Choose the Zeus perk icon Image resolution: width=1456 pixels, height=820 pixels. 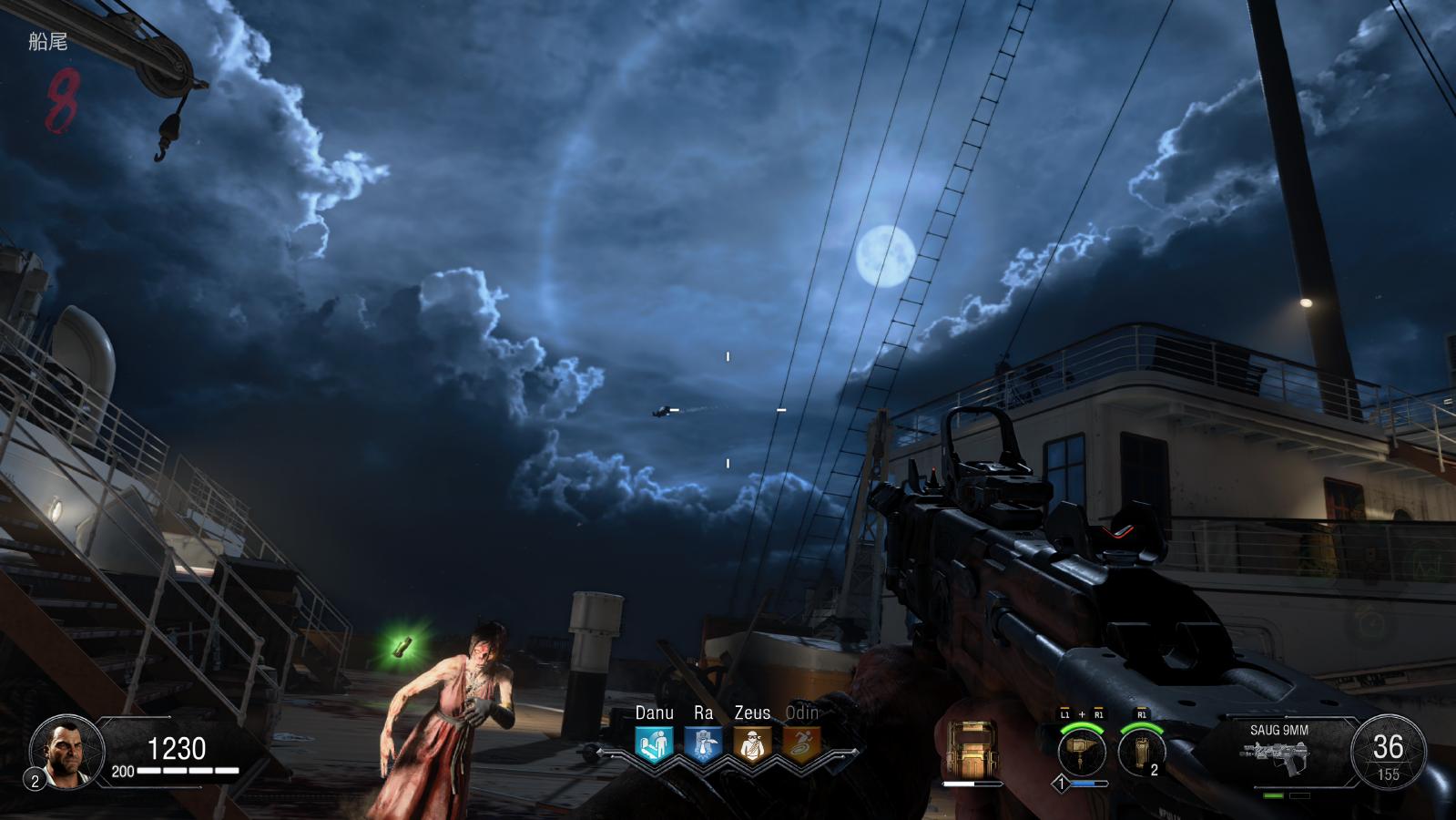coord(752,744)
